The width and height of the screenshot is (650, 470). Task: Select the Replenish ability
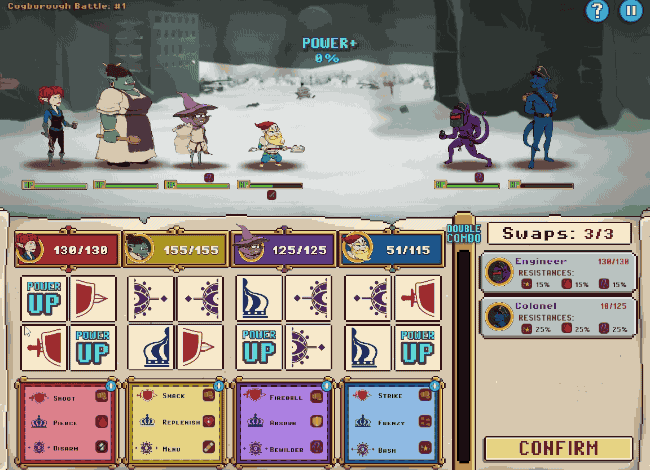coord(175,422)
